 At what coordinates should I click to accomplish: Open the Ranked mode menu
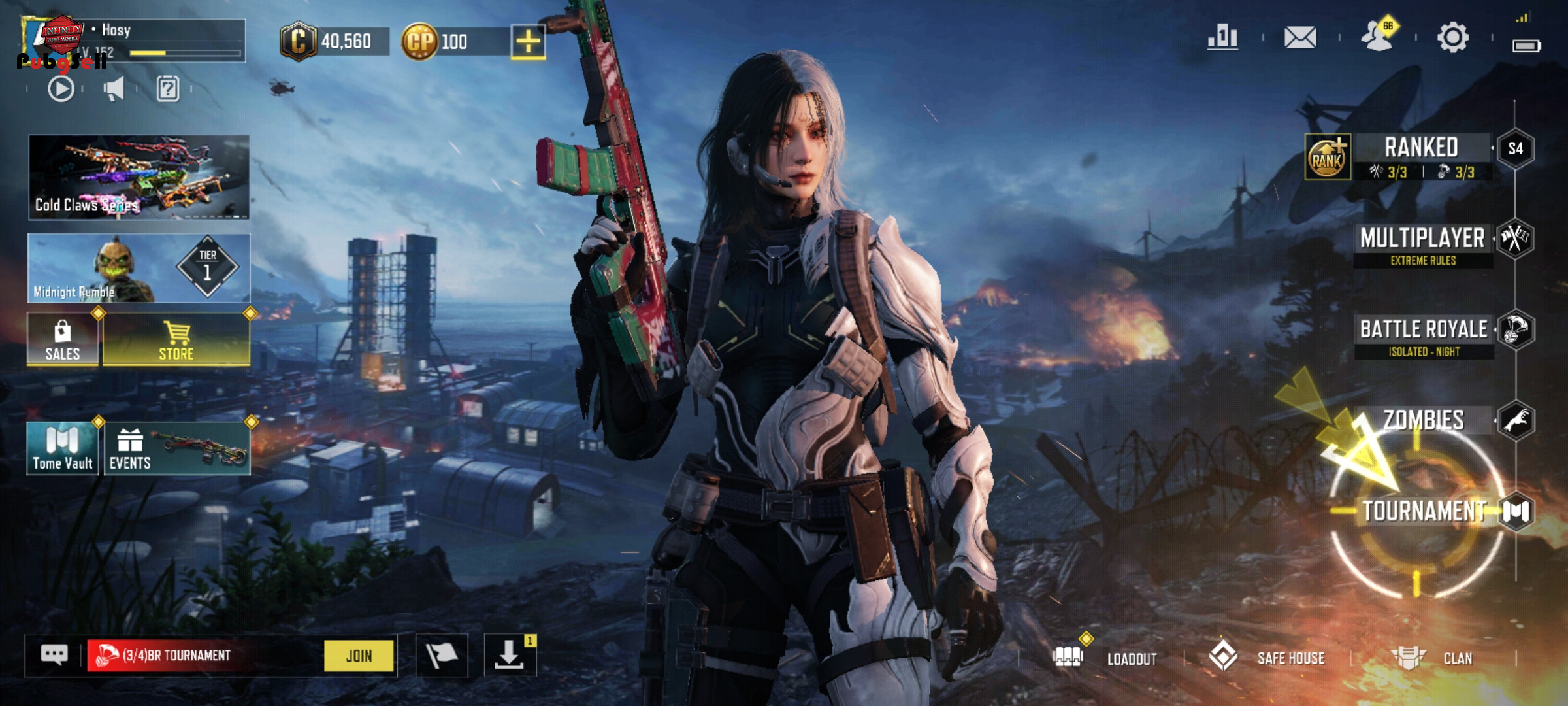(1421, 155)
